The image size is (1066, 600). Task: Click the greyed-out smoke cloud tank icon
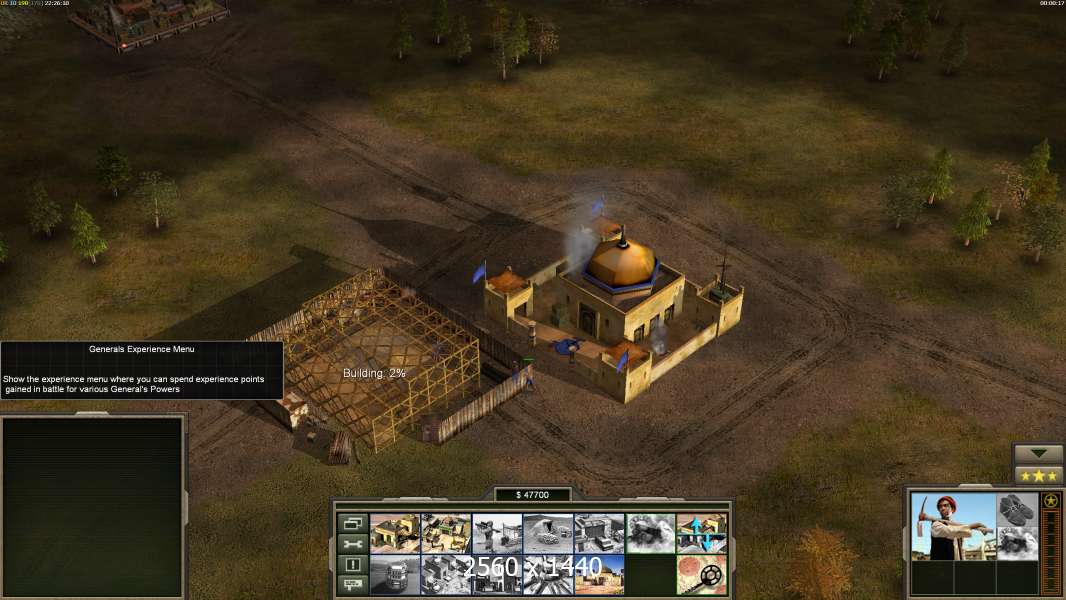click(x=650, y=533)
